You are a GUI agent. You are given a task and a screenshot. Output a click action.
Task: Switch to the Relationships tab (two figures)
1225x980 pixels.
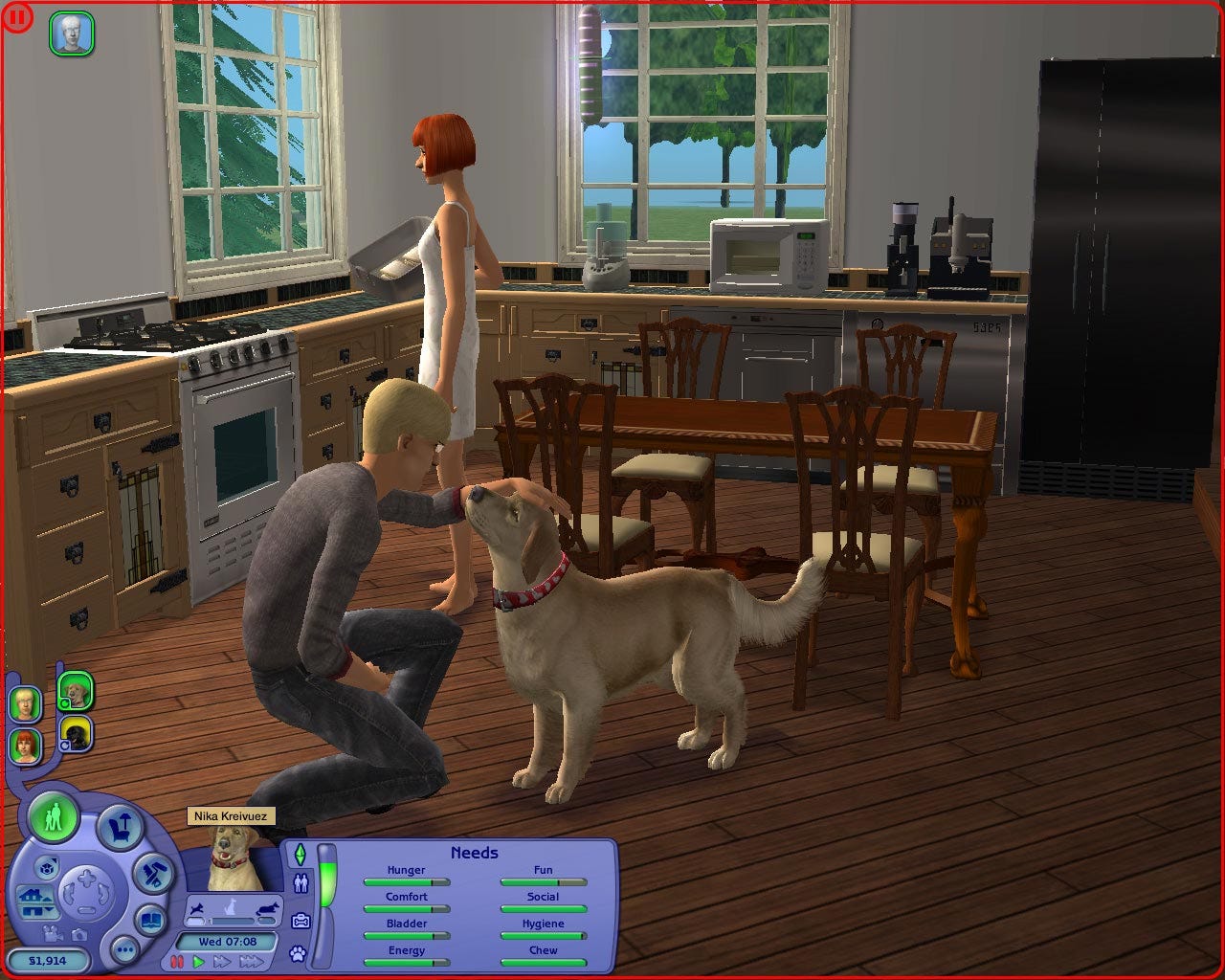(301, 882)
